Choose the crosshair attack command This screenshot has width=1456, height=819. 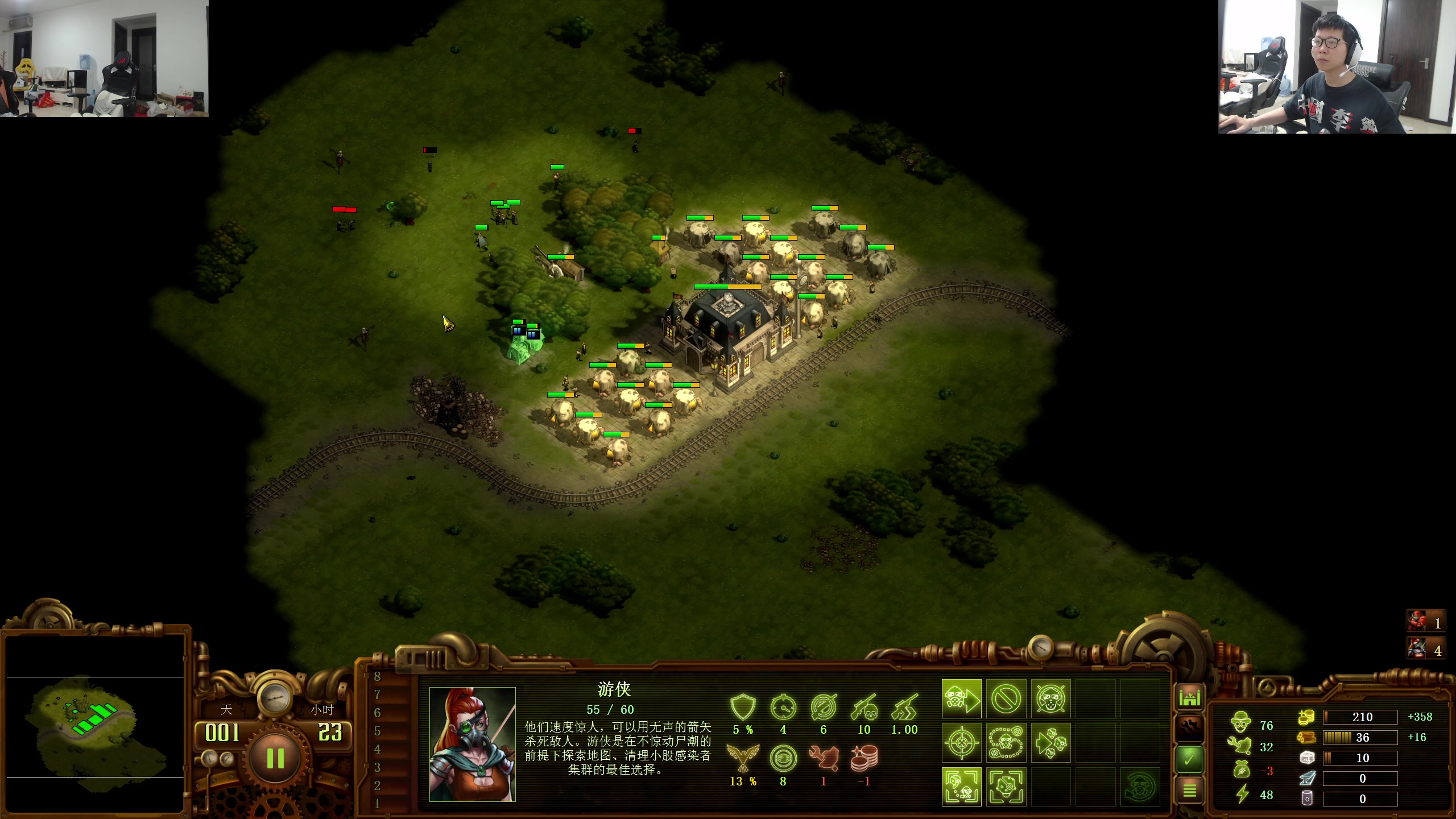pos(961,743)
